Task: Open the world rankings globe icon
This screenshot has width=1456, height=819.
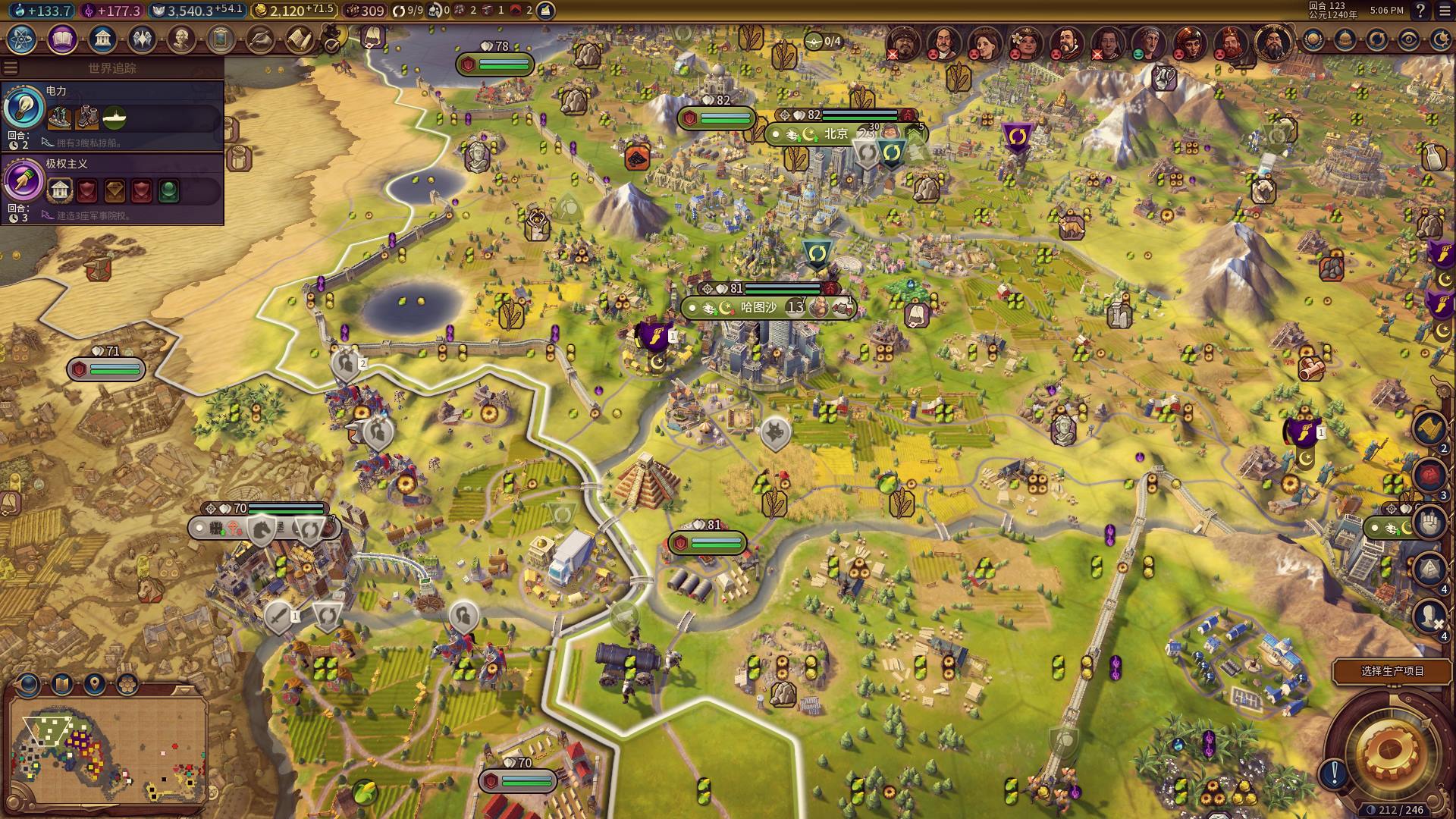Action: pos(1313,40)
